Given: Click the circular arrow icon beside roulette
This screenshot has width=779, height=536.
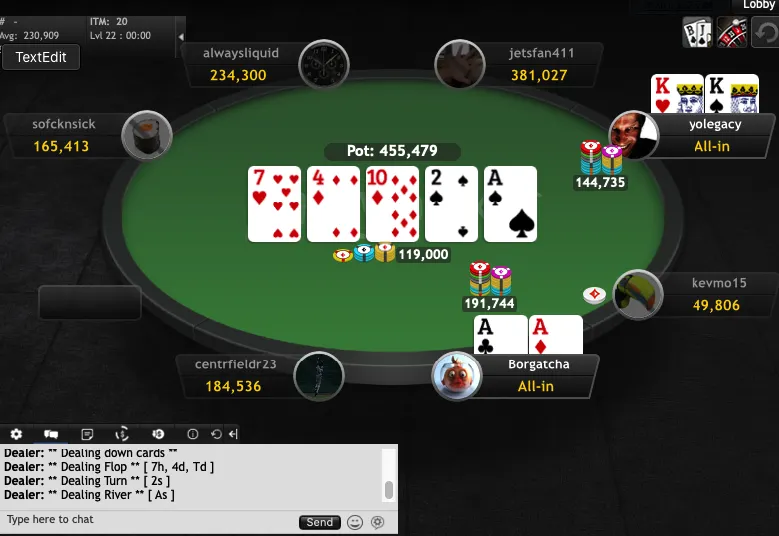Looking at the screenshot, I should 765,32.
